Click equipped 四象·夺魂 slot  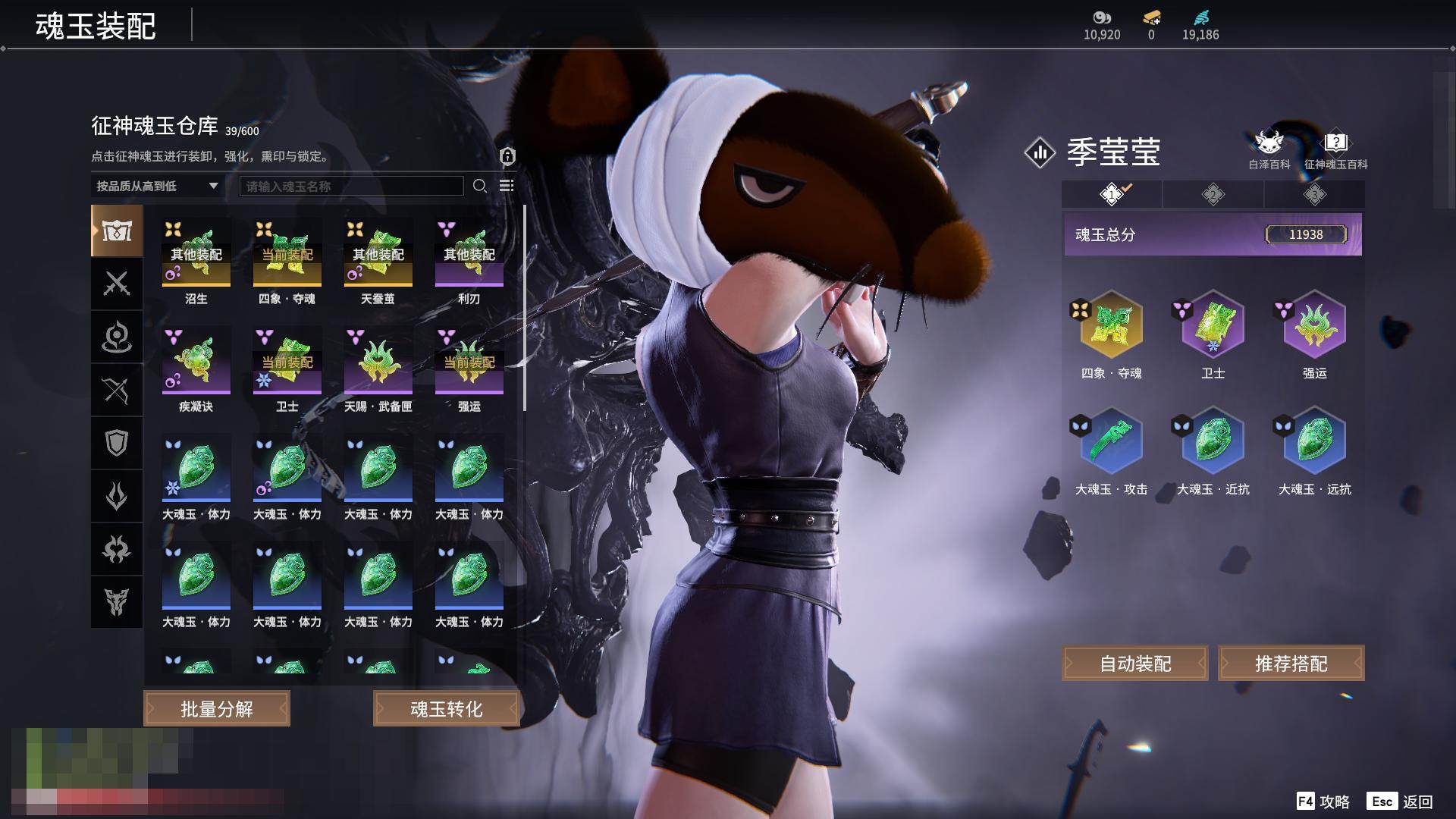click(x=1111, y=325)
